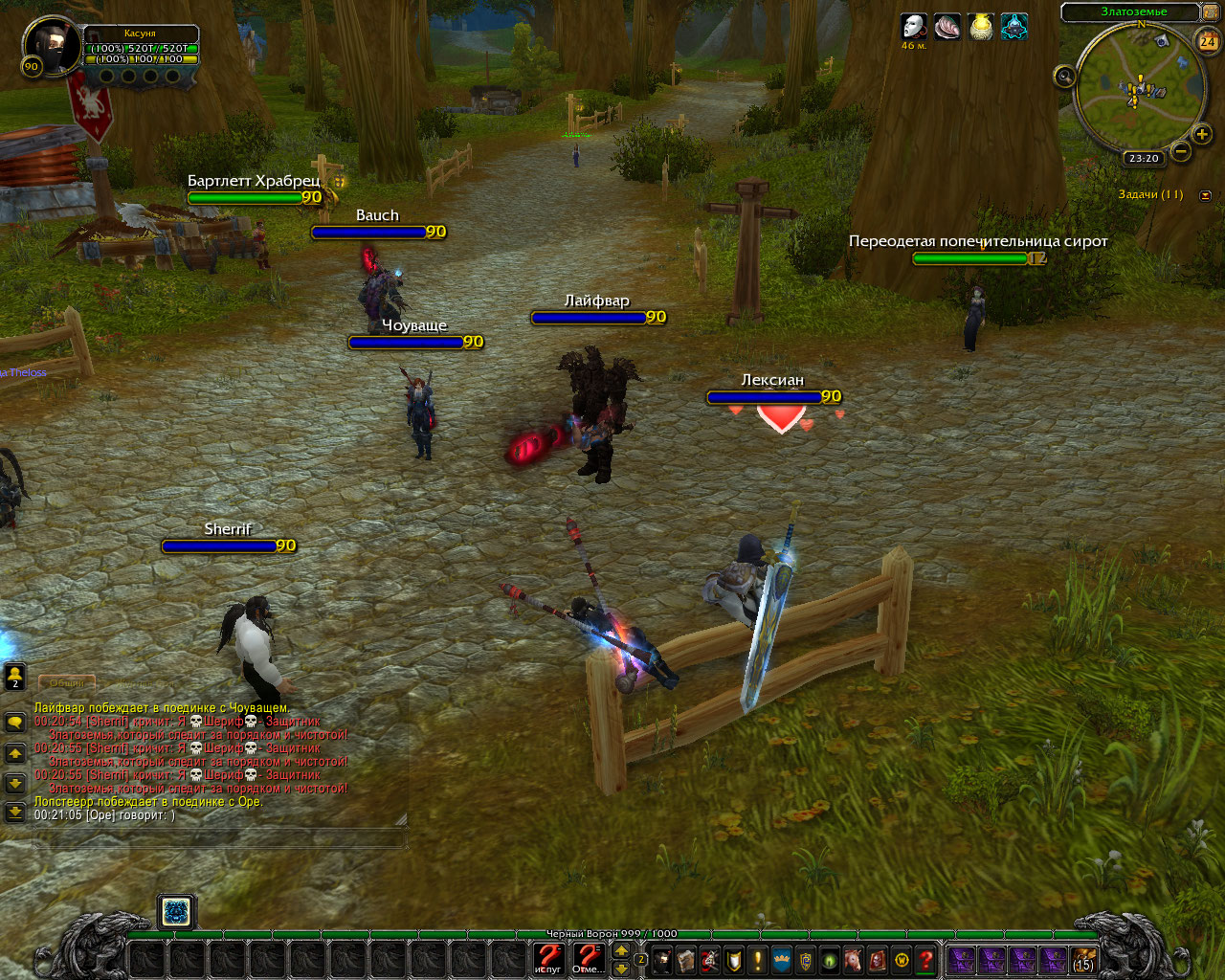Screen dimensions: 1225x980
Task: Open the social friends button showing 2
Action: [15, 677]
